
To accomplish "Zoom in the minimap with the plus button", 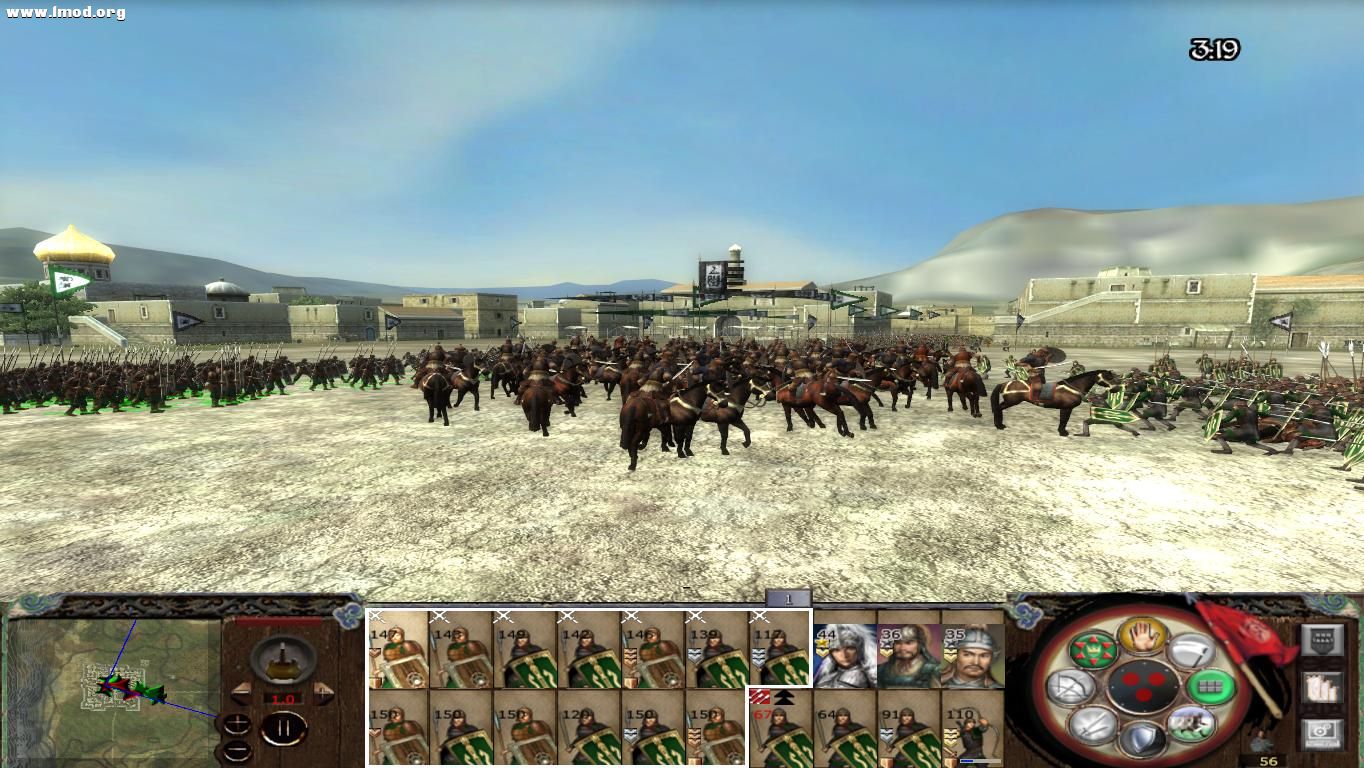I will click(x=237, y=723).
